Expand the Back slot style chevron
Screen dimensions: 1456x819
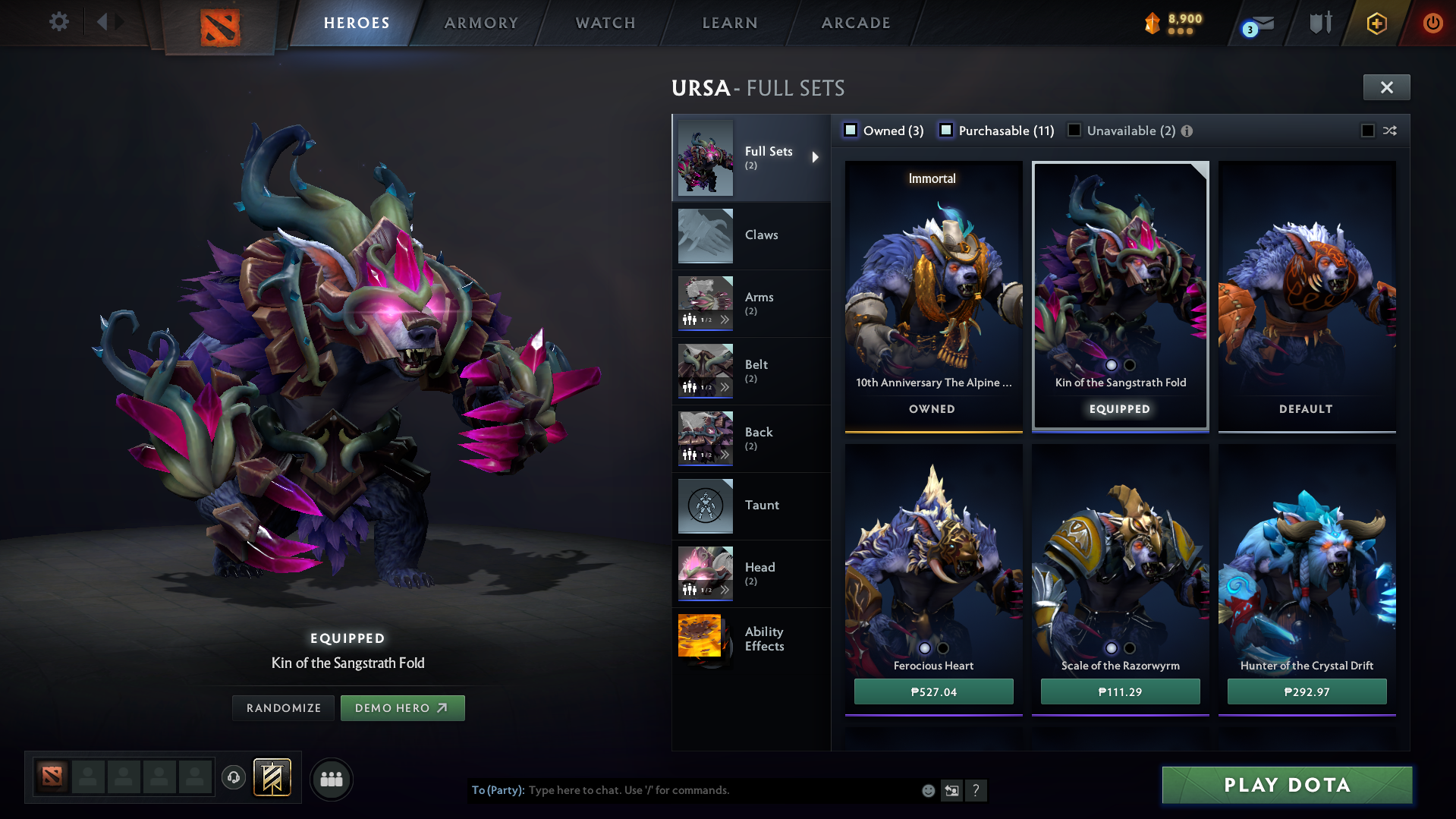[725, 455]
